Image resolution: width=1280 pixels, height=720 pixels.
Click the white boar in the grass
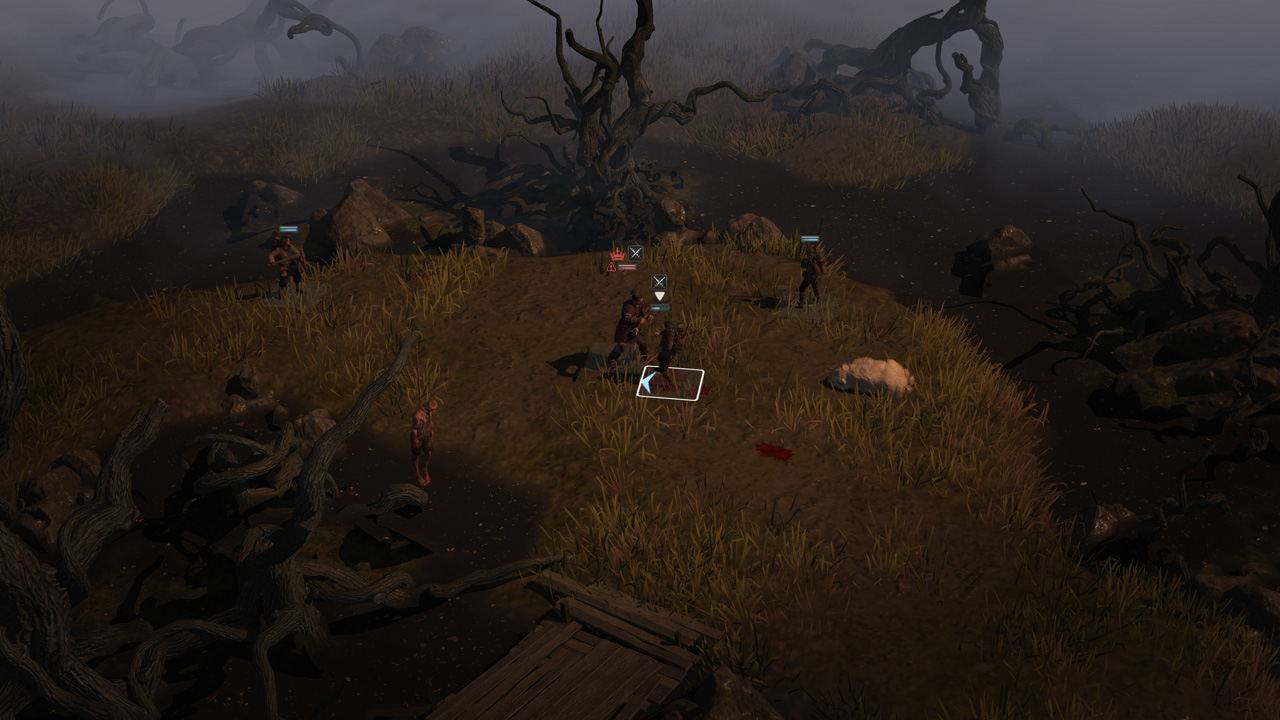(x=873, y=372)
